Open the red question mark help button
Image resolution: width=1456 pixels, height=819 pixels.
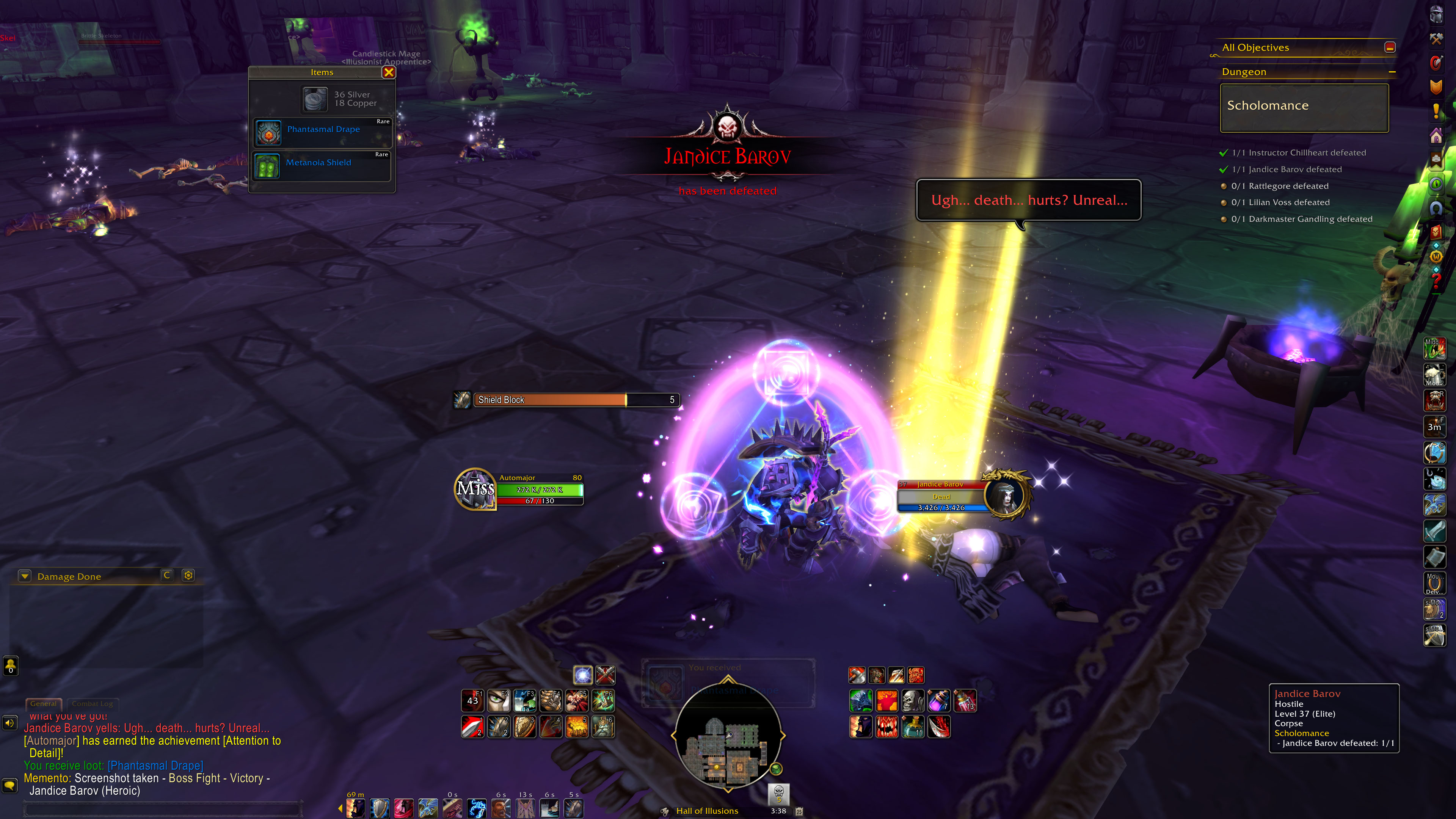coord(1436,280)
